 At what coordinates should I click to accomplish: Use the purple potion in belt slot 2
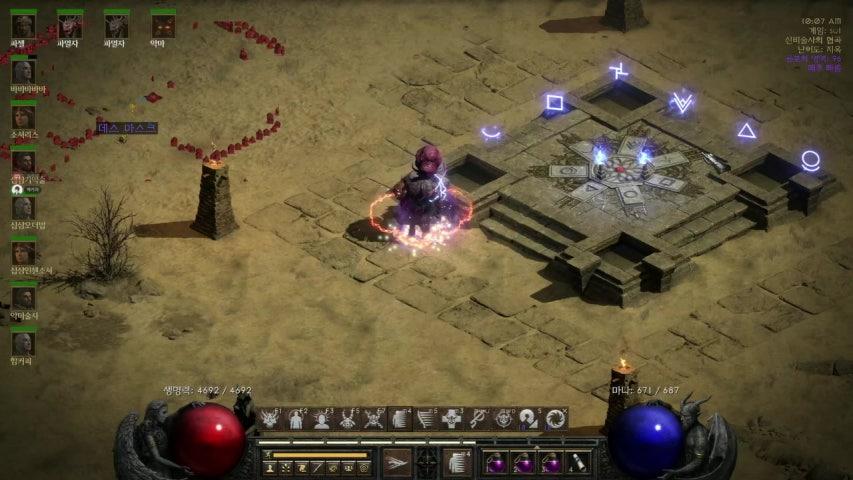(522, 463)
